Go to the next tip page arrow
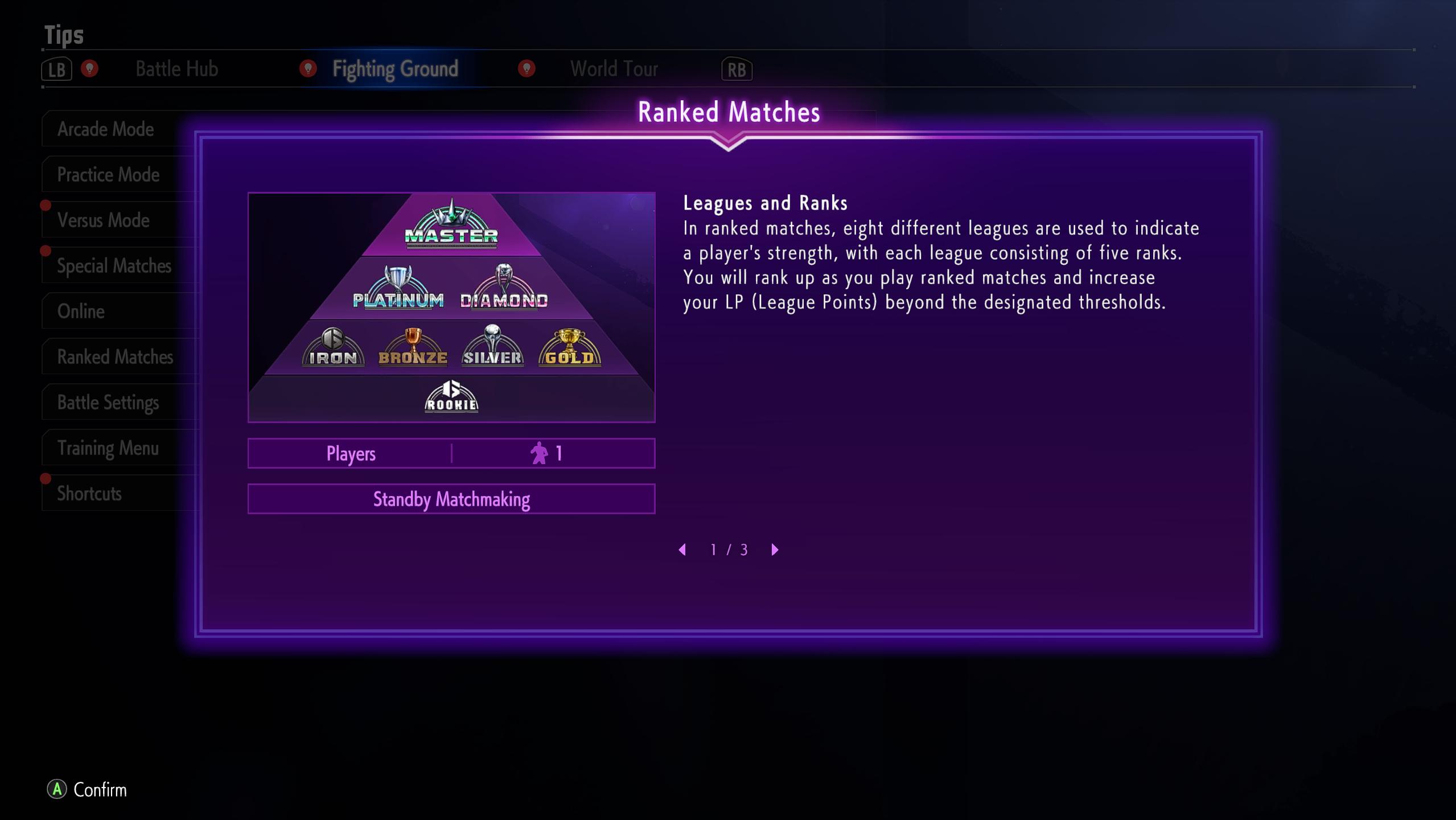This screenshot has width=1456, height=820. pos(775,550)
